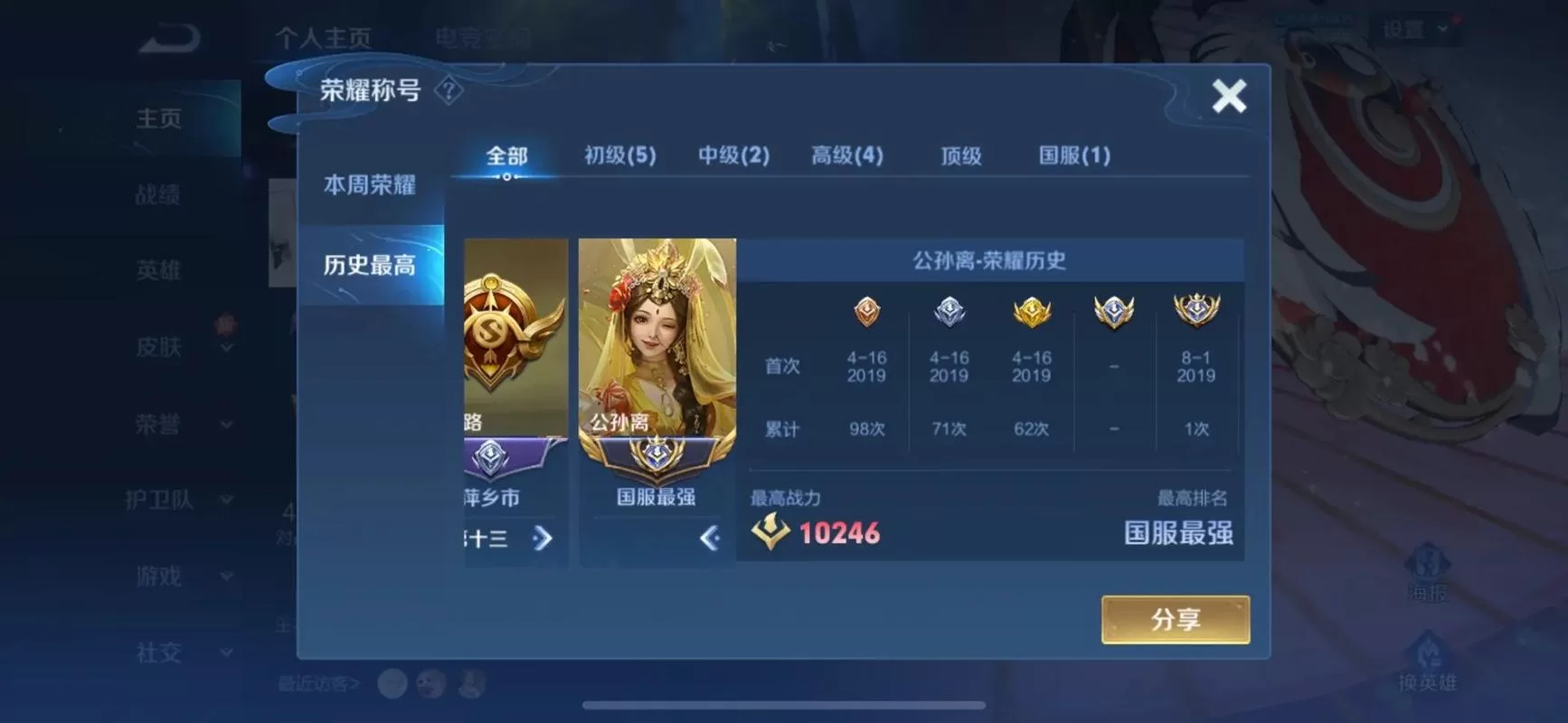Switch to the 国服(1) tab
Image resolution: width=1568 pixels, height=723 pixels.
[1073, 155]
